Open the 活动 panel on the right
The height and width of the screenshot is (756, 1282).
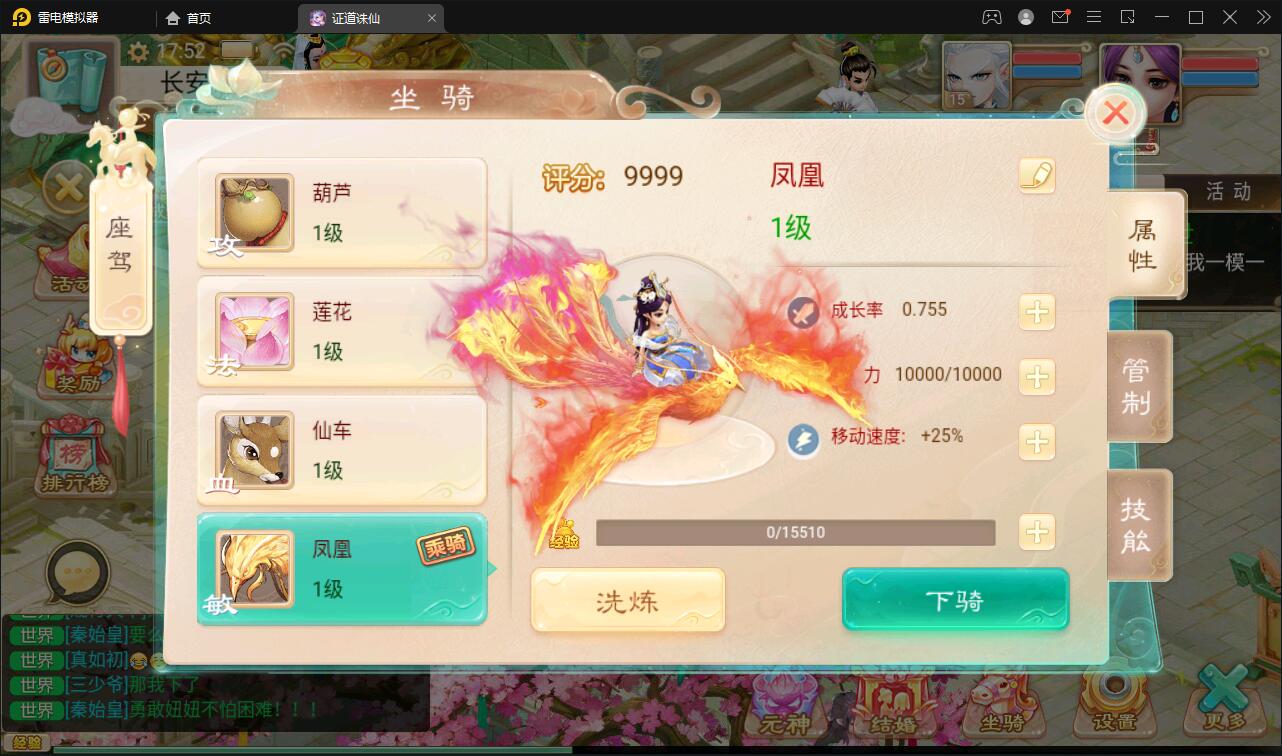pyautogui.click(x=1229, y=192)
